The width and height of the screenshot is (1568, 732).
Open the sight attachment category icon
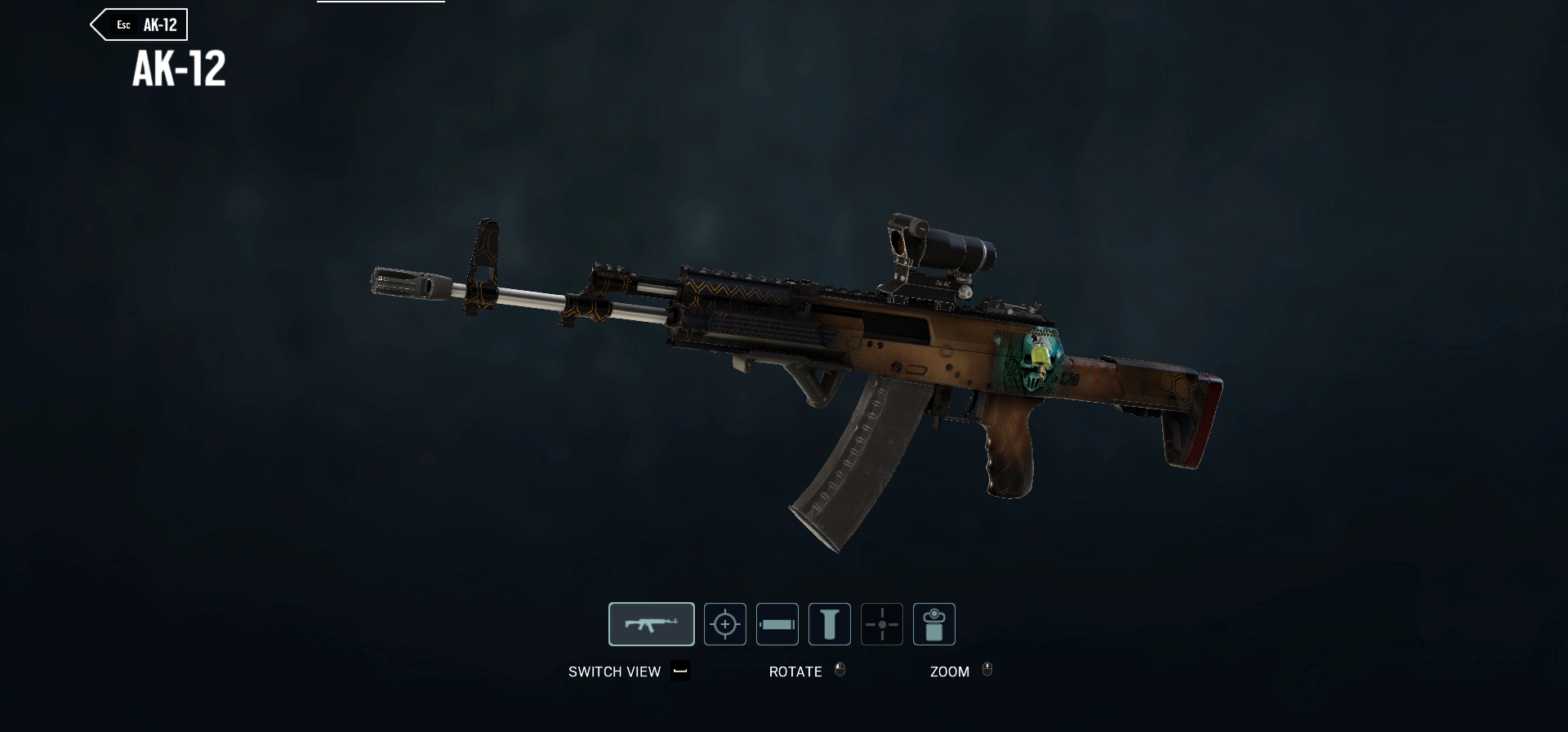click(x=724, y=623)
